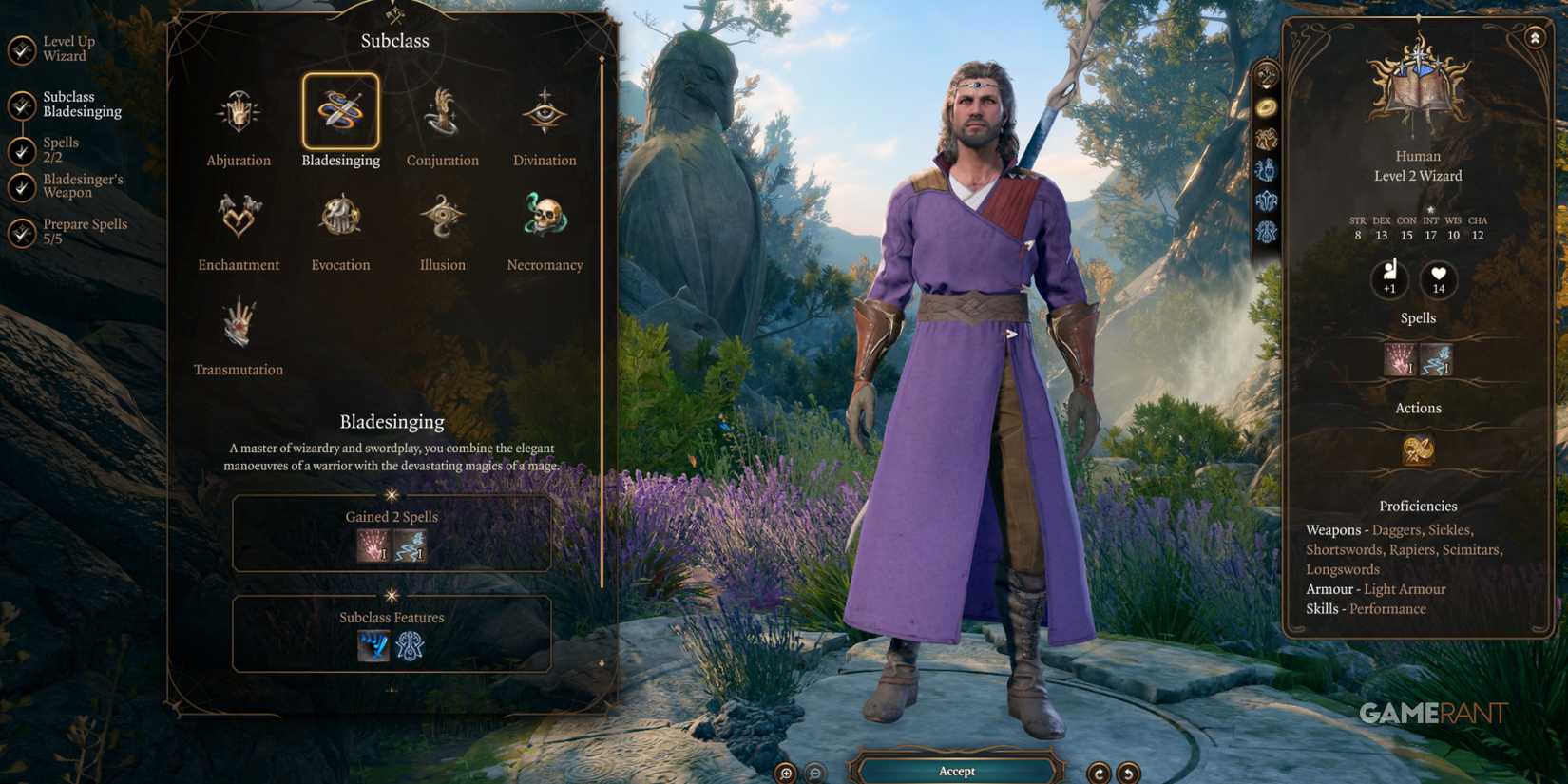This screenshot has width=1568, height=784.
Task: Click the undo arrow near bottom right
Action: coord(1127,773)
